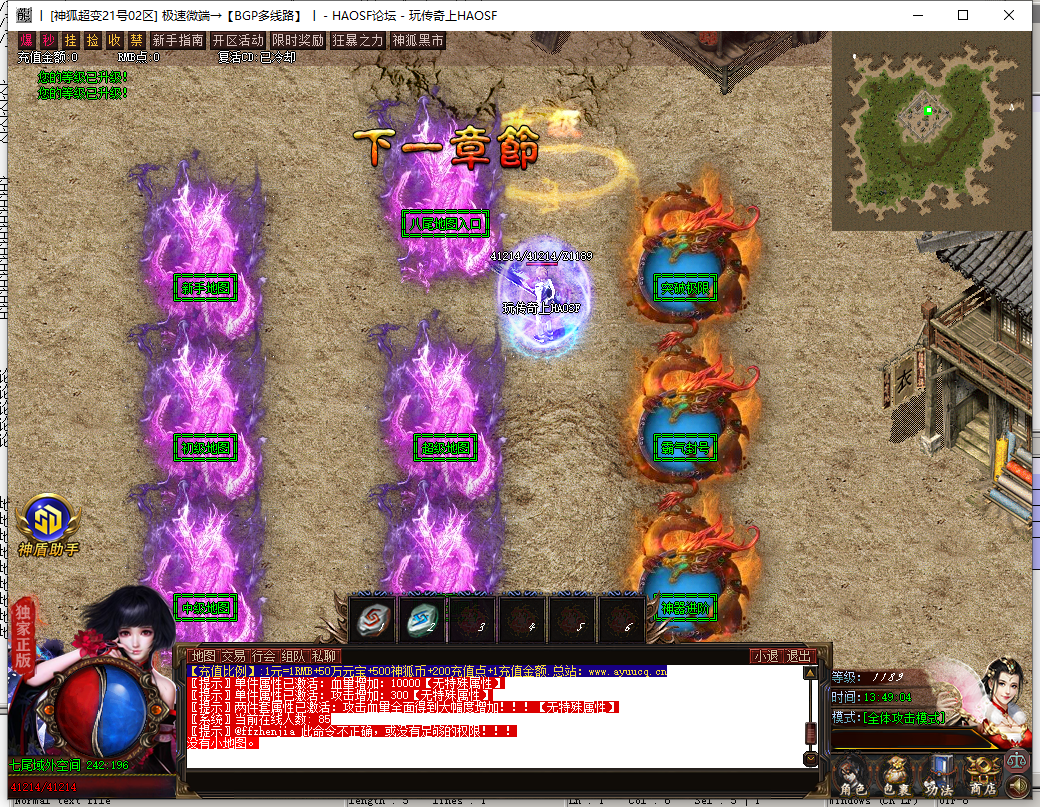Open the 新手指南 beginner guide
Viewport: 1040px width, 807px height.
(178, 40)
